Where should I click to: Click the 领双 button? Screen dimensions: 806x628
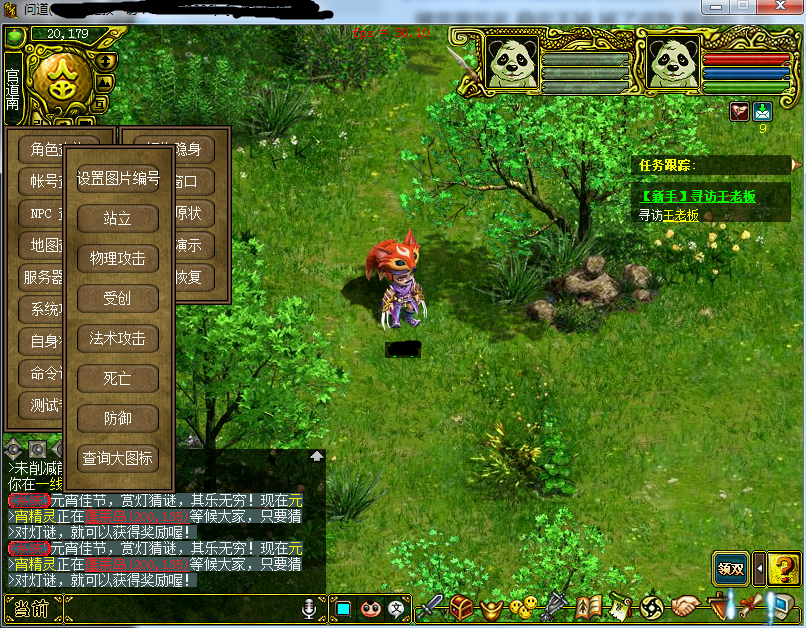(730, 568)
